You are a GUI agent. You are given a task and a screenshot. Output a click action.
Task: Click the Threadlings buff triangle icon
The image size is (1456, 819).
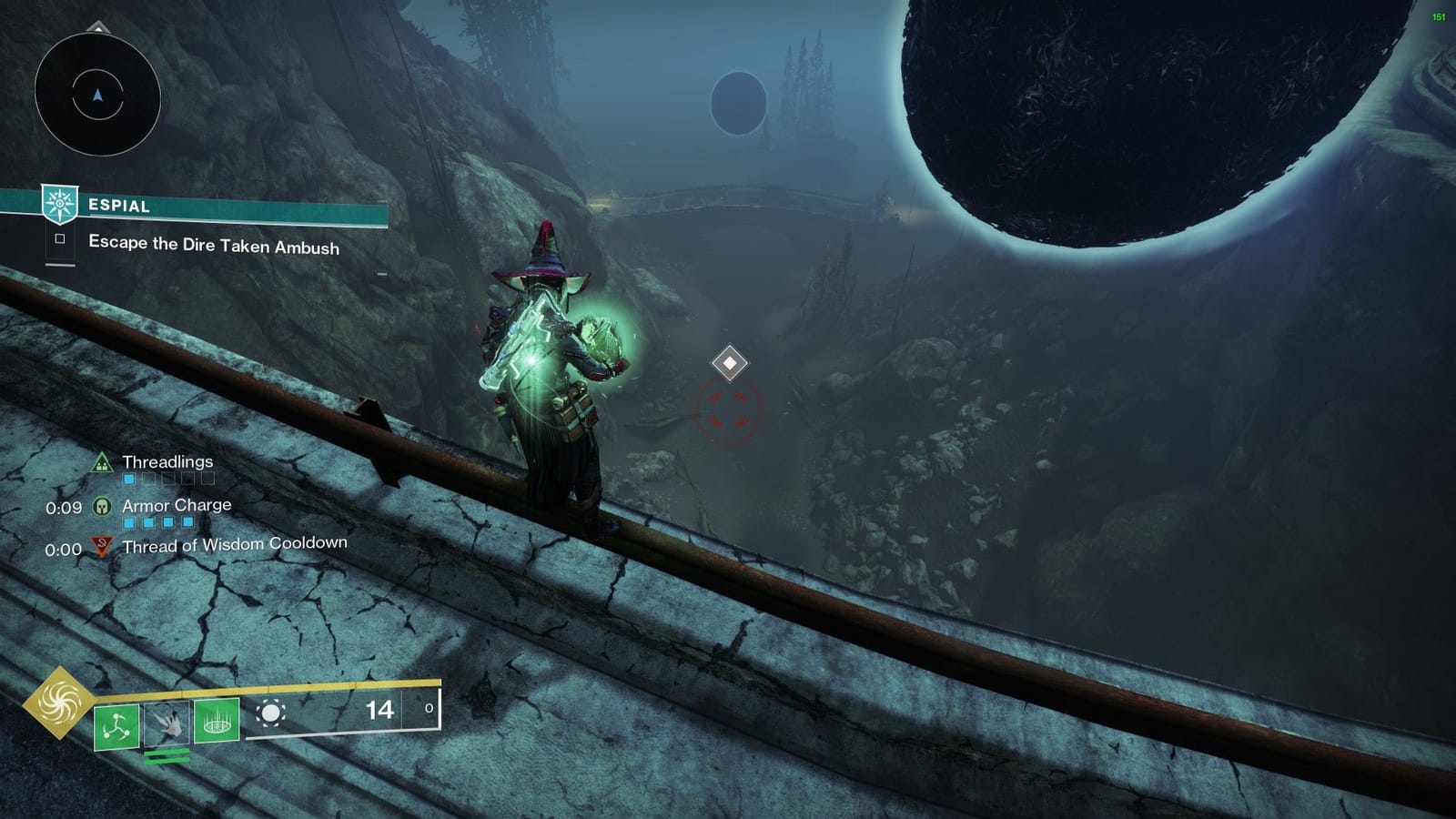tap(100, 463)
